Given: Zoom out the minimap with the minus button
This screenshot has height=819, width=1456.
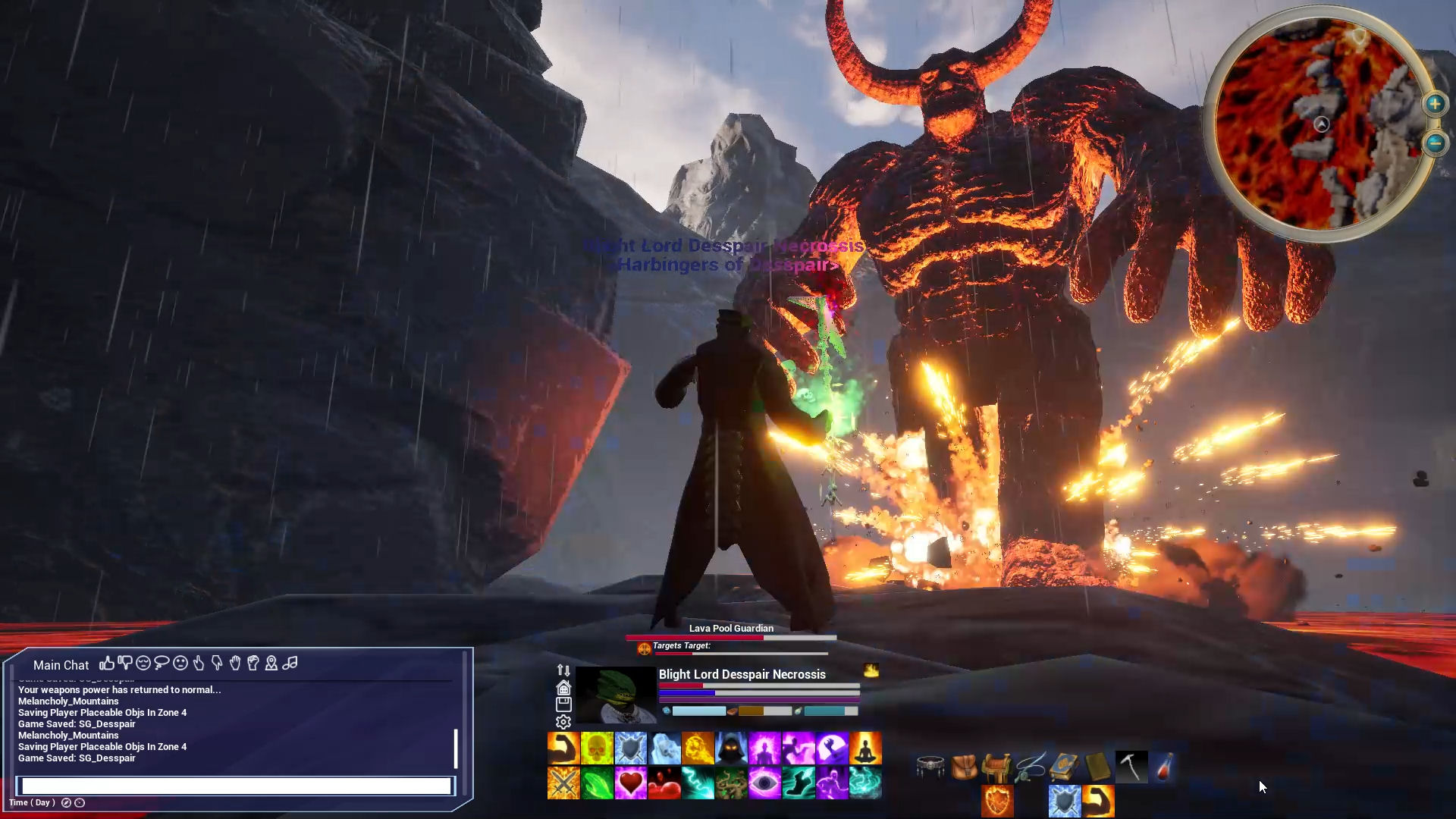Looking at the screenshot, I should click(x=1435, y=142).
